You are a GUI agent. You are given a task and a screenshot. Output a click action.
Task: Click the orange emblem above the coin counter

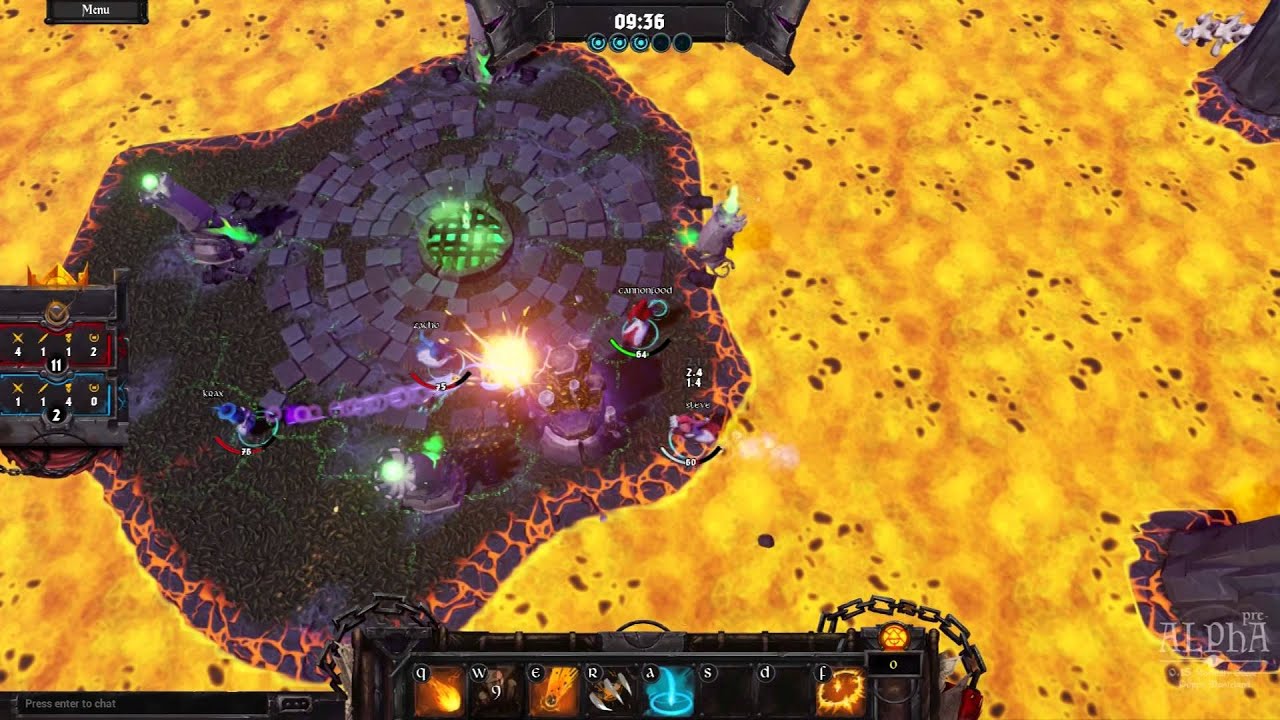pyautogui.click(x=892, y=637)
